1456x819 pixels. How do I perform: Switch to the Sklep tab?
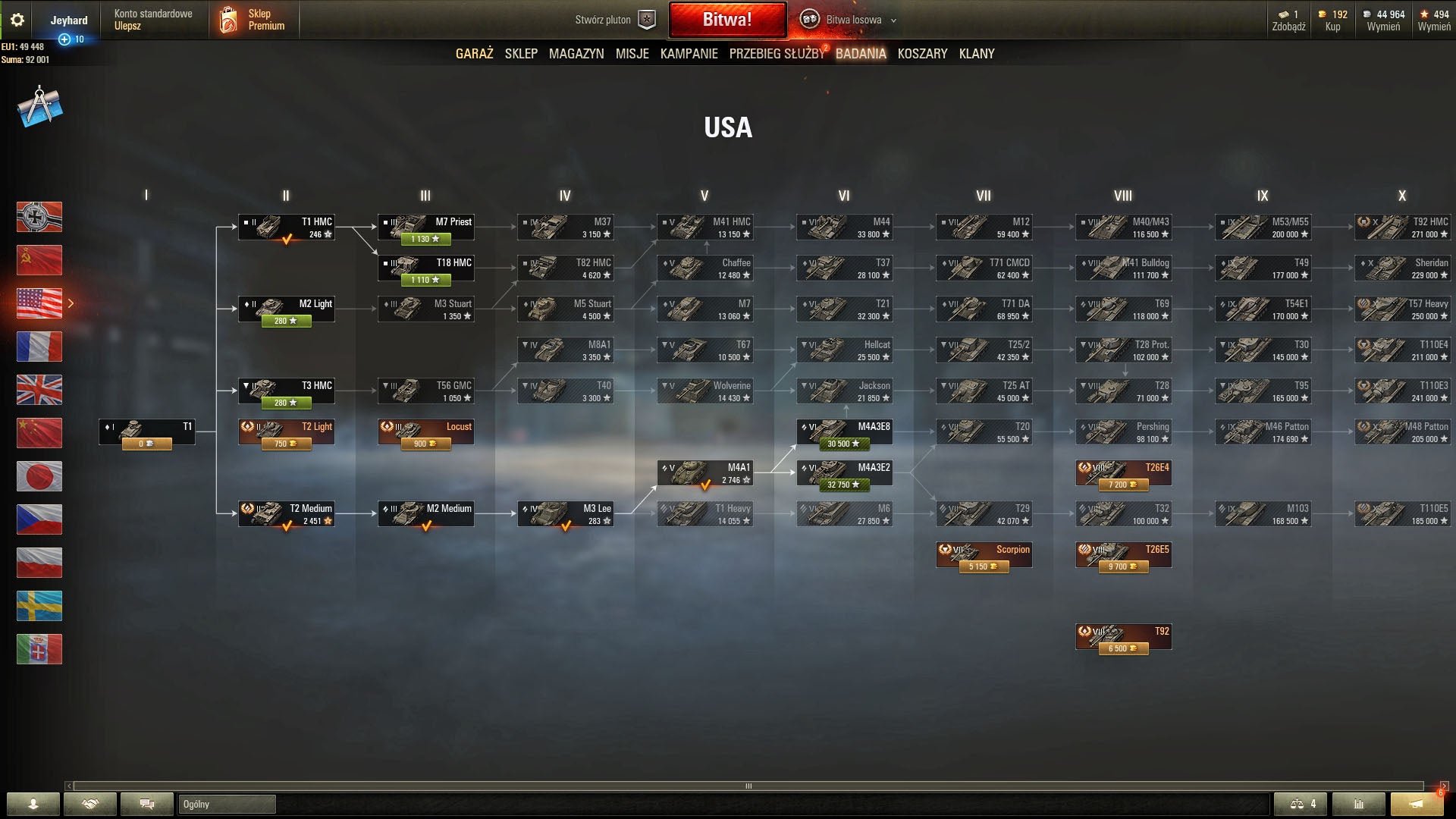point(521,54)
